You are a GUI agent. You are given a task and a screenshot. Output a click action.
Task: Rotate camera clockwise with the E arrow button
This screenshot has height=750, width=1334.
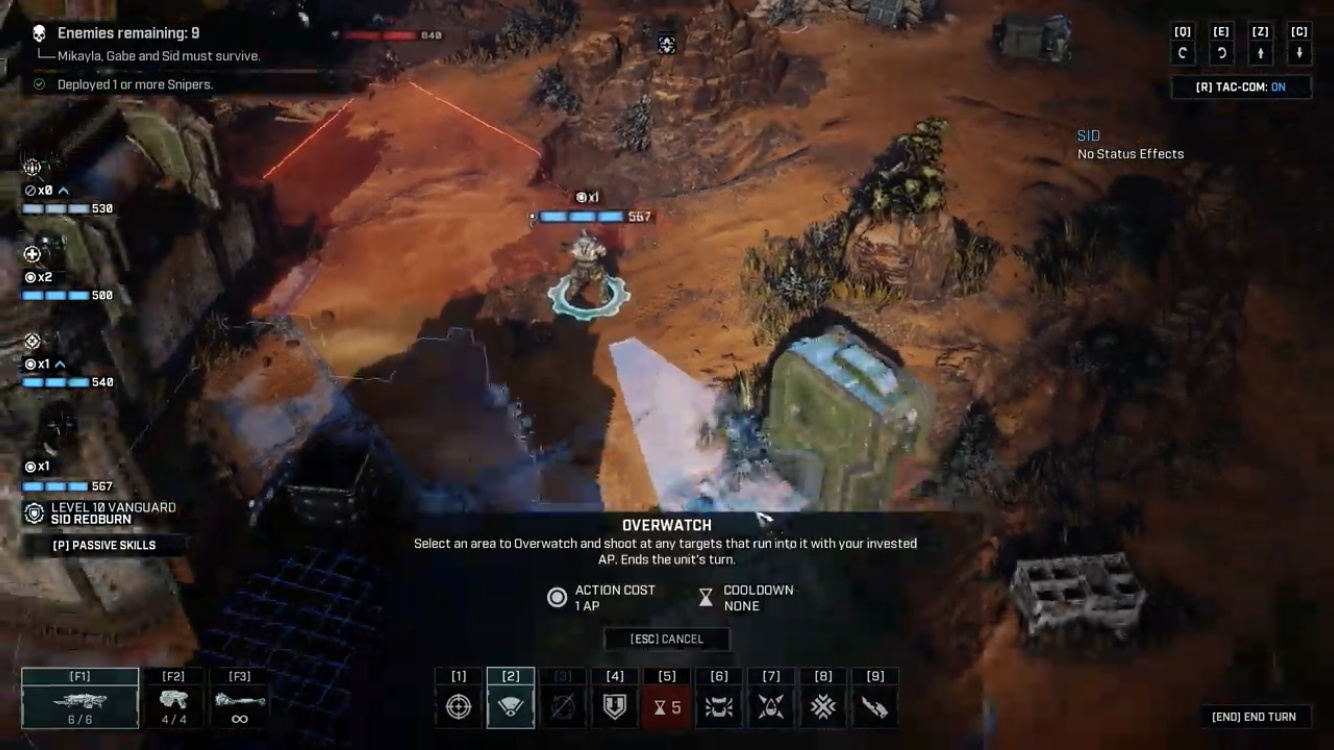click(x=1221, y=54)
